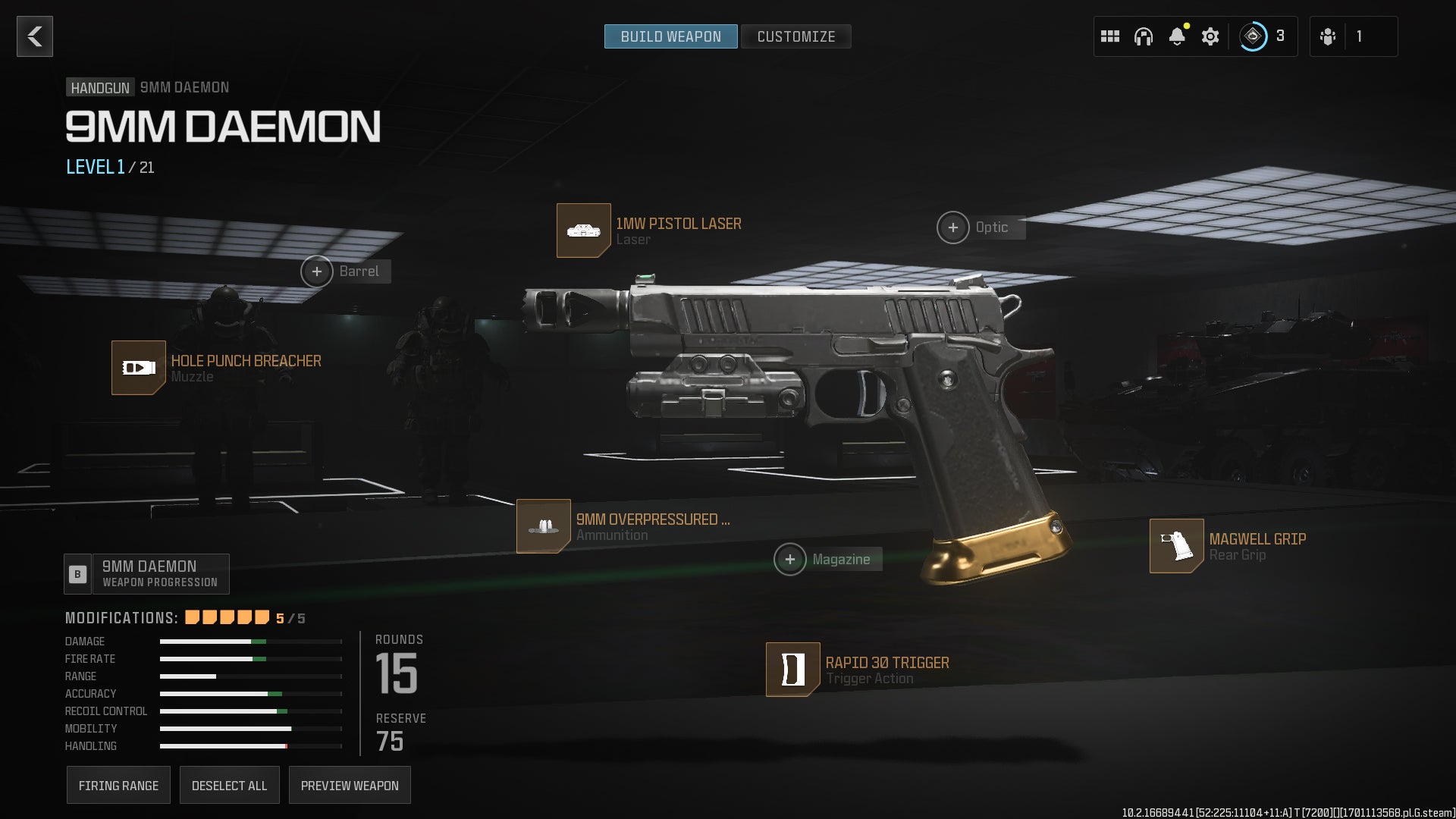Viewport: 1456px width, 819px height.
Task: Switch to the Customize tab
Action: 795,36
